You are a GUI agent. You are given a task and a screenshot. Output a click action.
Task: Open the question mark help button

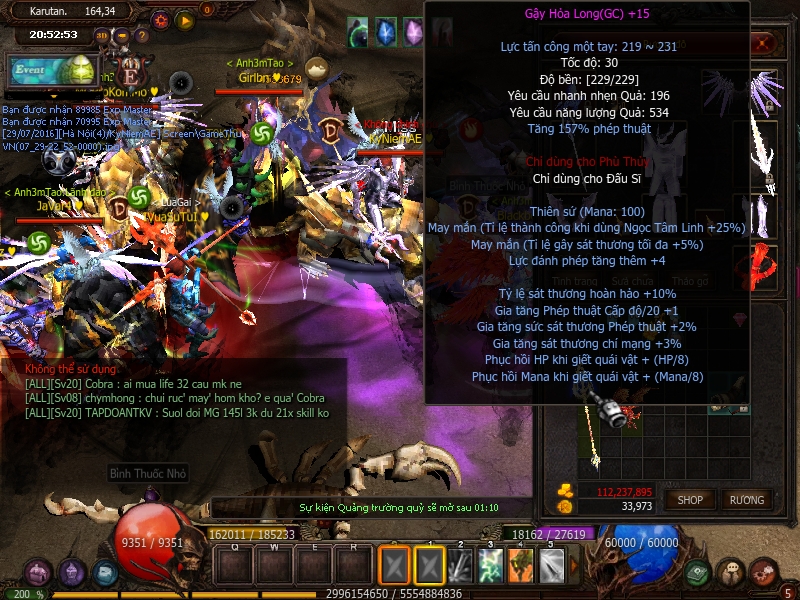point(143,36)
